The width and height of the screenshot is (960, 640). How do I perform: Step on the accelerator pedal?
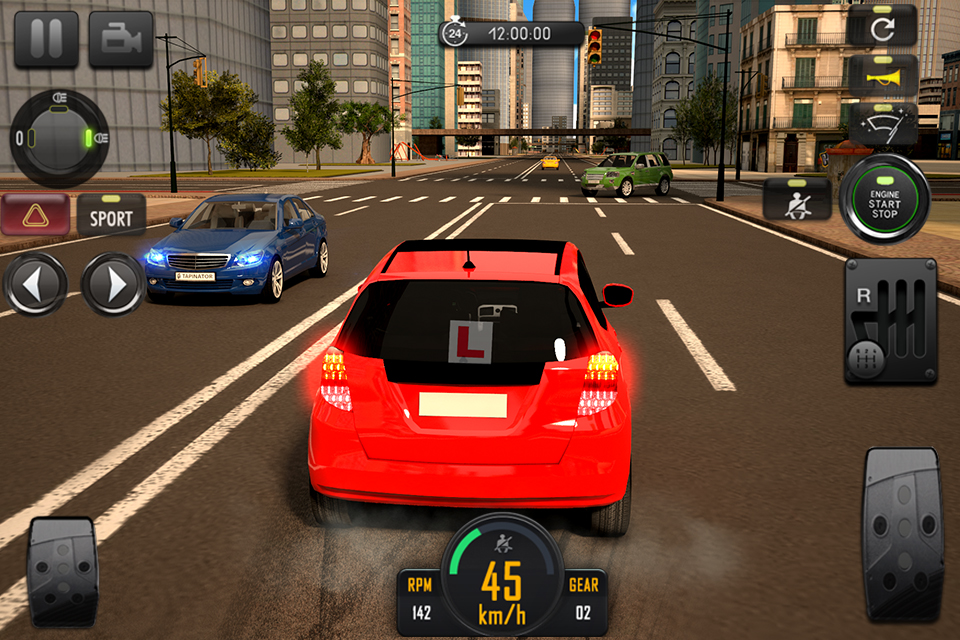[902, 534]
